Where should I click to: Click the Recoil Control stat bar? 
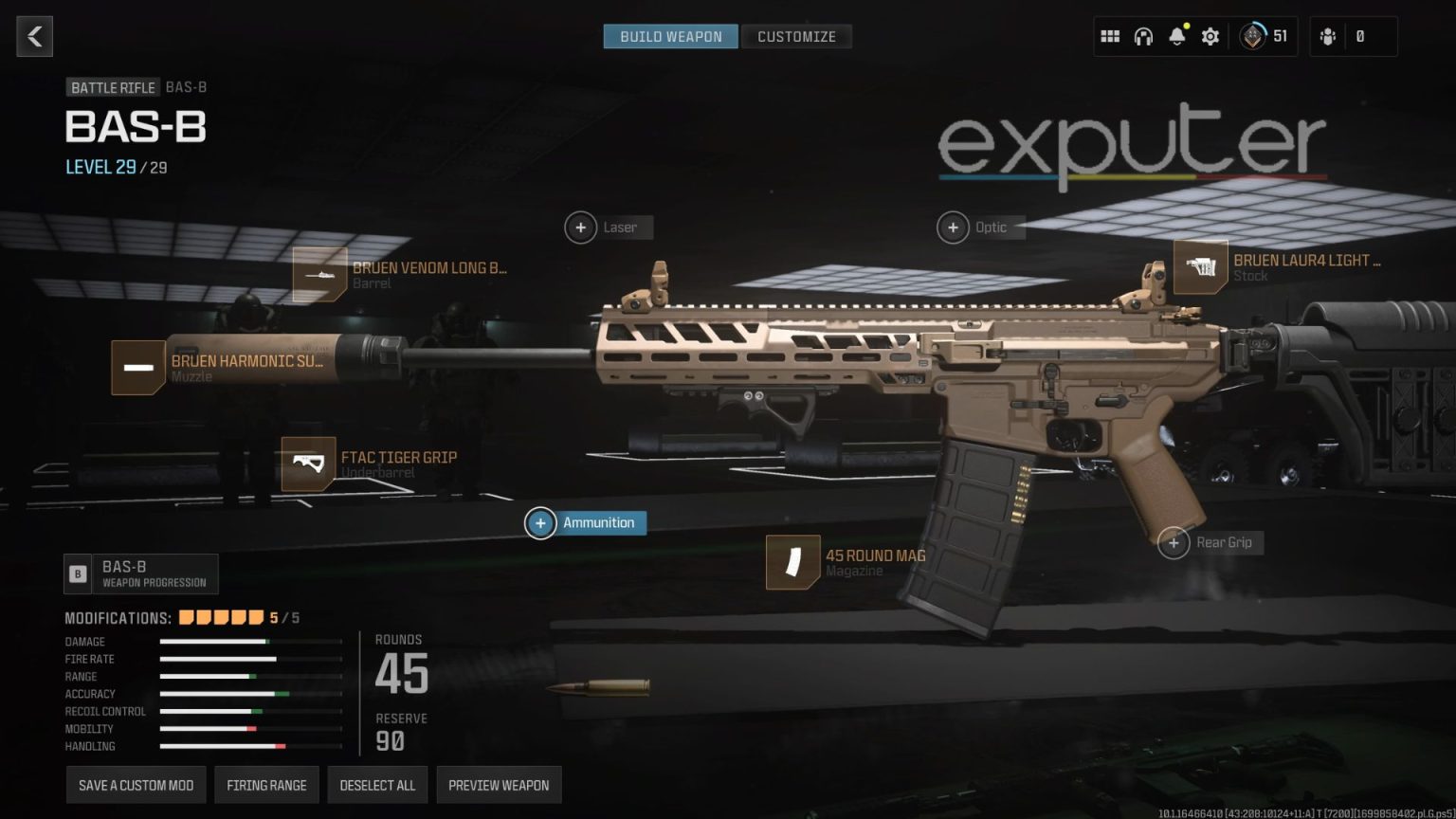[251, 711]
